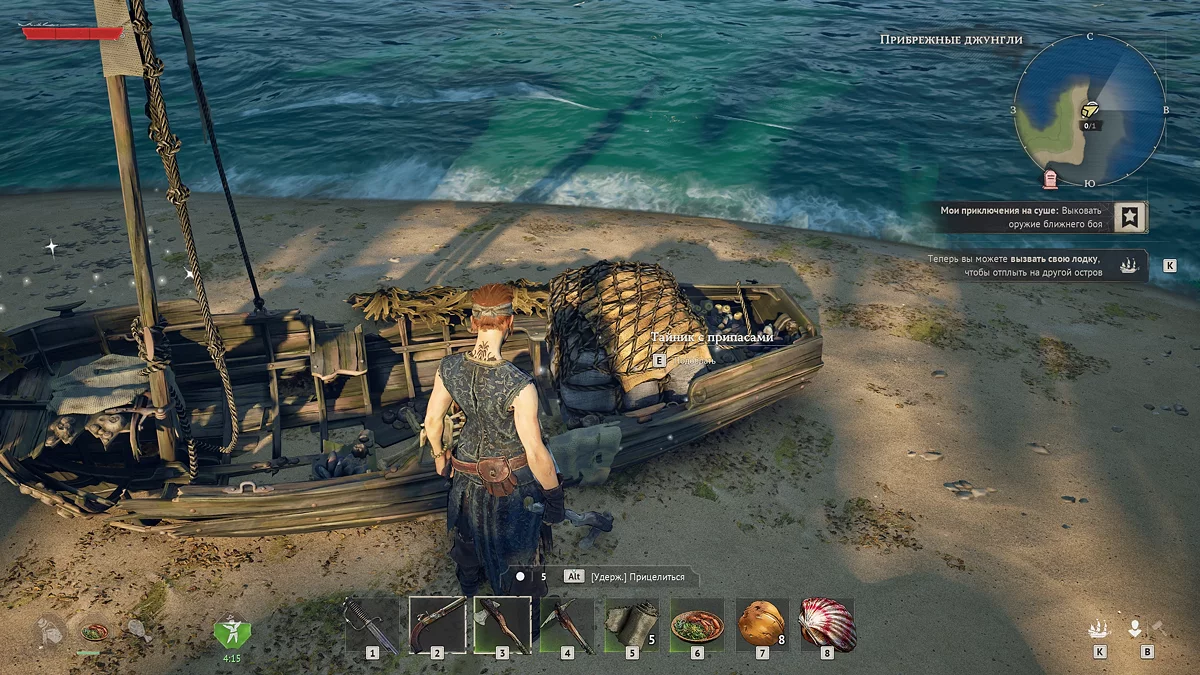This screenshot has height=675, width=1200.
Task: Choose the pickaxe in hotbar slot 4
Action: (x=567, y=625)
